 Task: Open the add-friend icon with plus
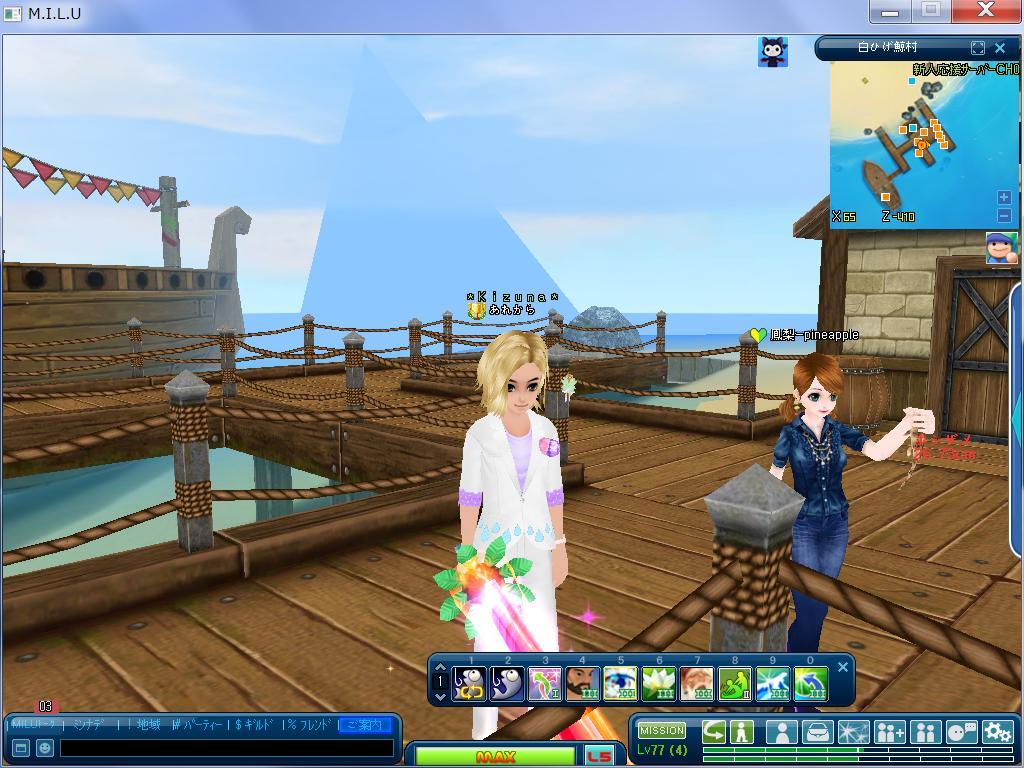click(889, 733)
